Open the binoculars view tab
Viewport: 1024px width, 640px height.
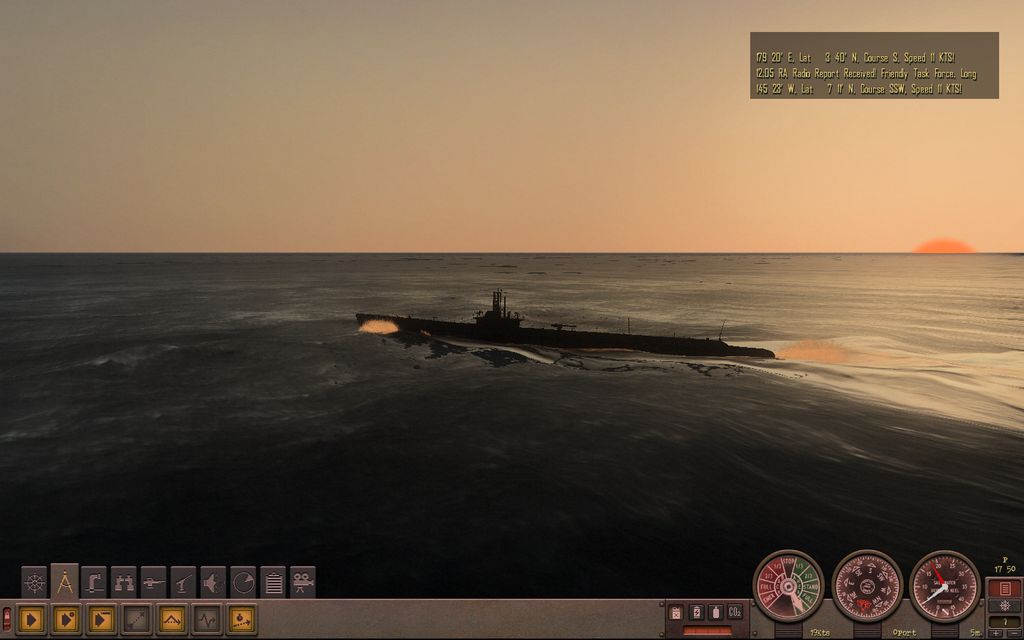124,582
